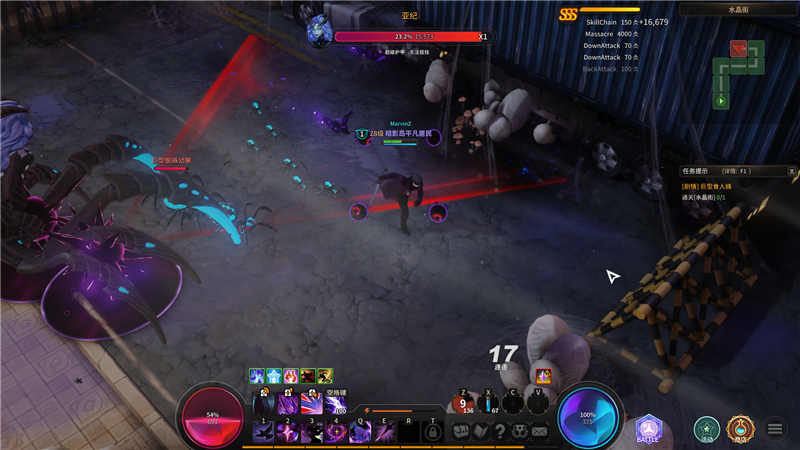Select the boss room marker on the minimap

pos(739,48)
